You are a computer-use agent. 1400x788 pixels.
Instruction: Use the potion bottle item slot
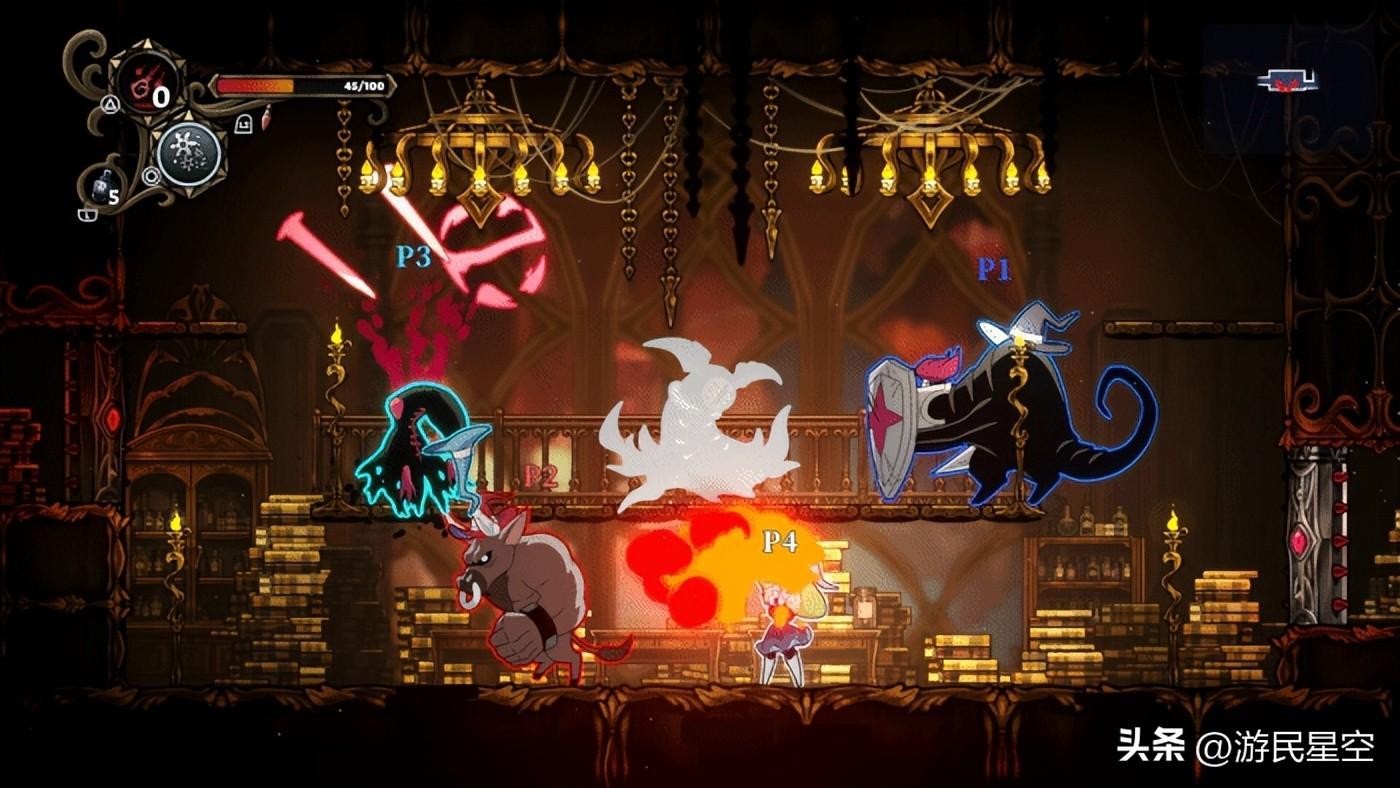pos(98,190)
